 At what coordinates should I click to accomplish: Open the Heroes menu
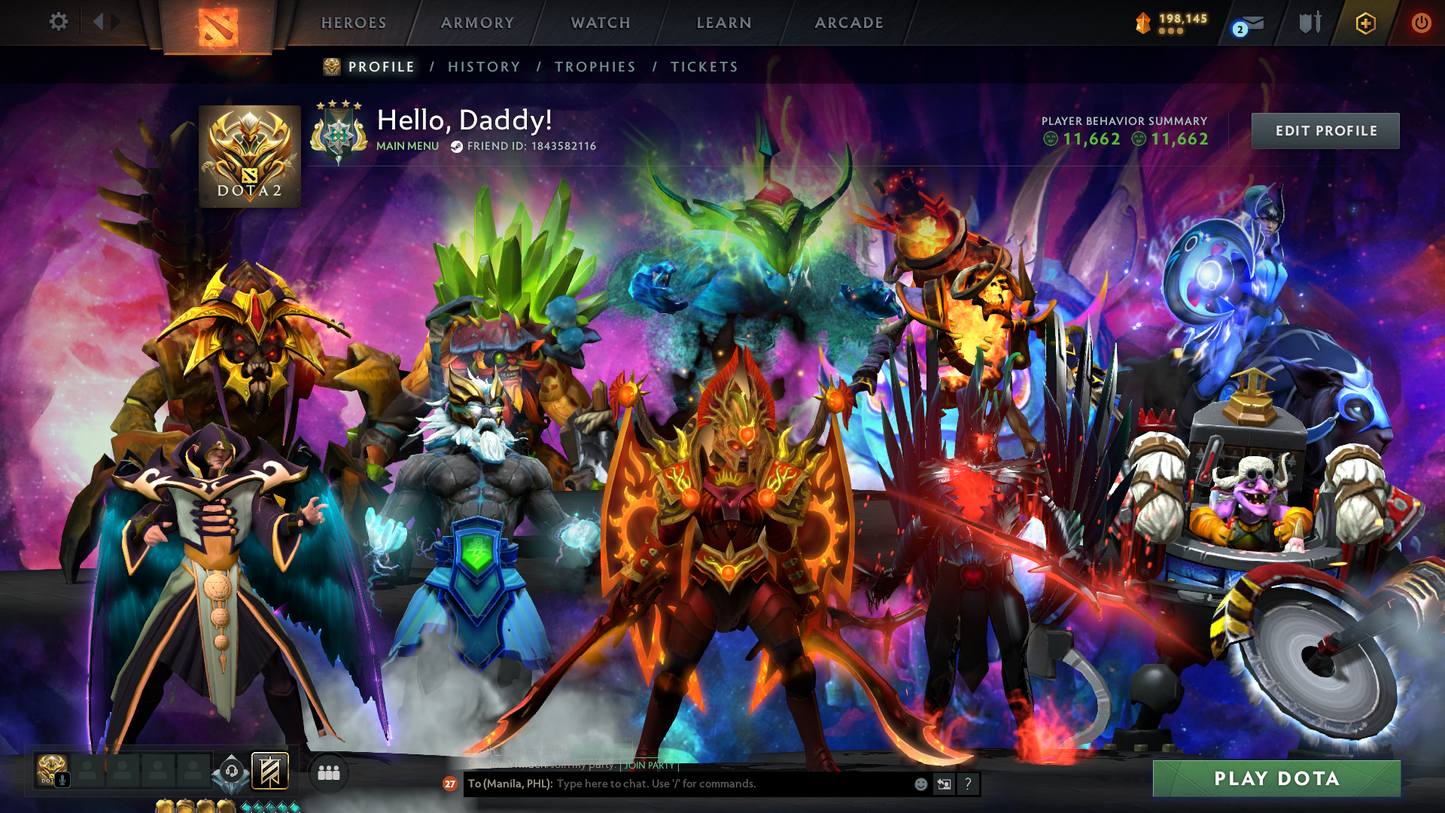tap(353, 23)
